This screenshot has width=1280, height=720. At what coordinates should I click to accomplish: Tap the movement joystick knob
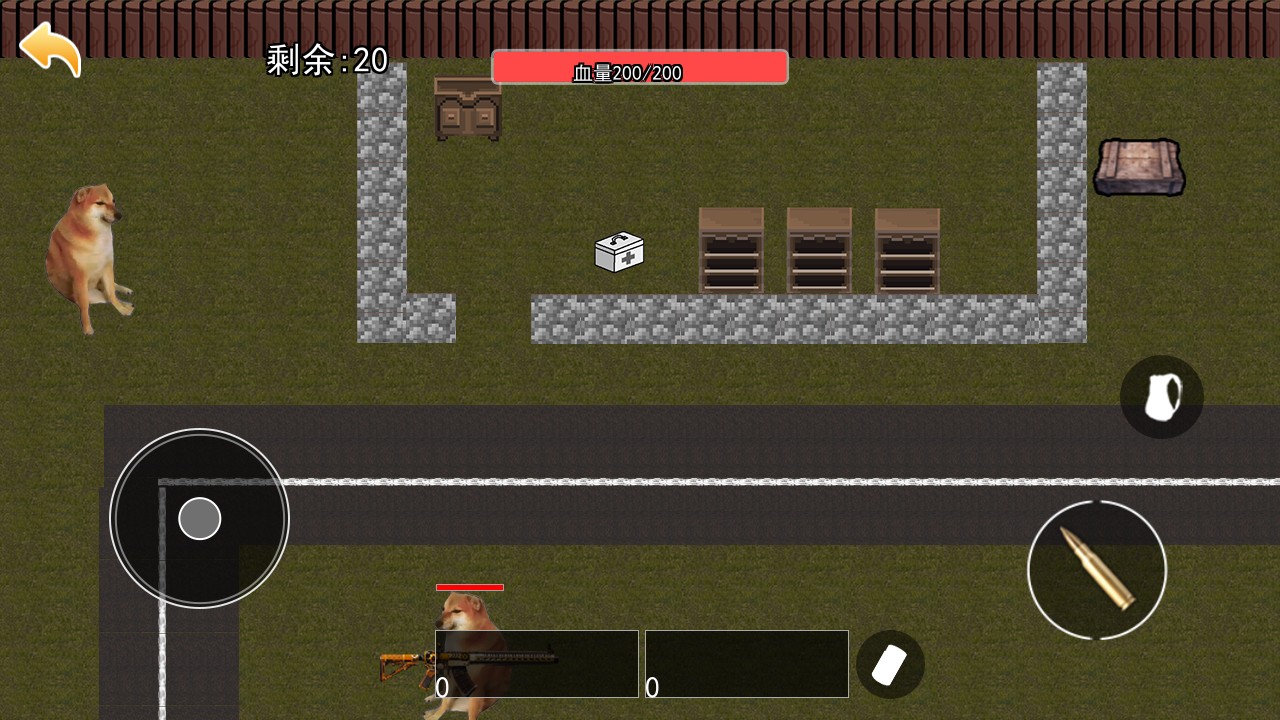(199, 518)
